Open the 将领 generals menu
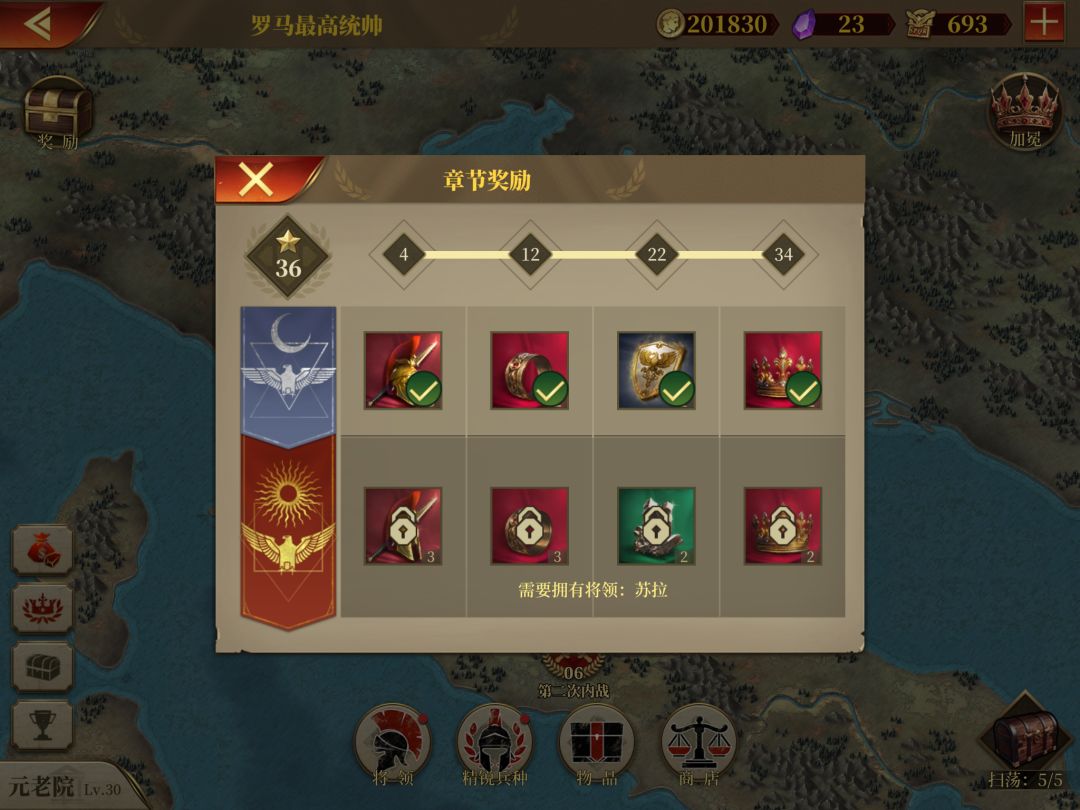1080x810 pixels. [x=392, y=743]
